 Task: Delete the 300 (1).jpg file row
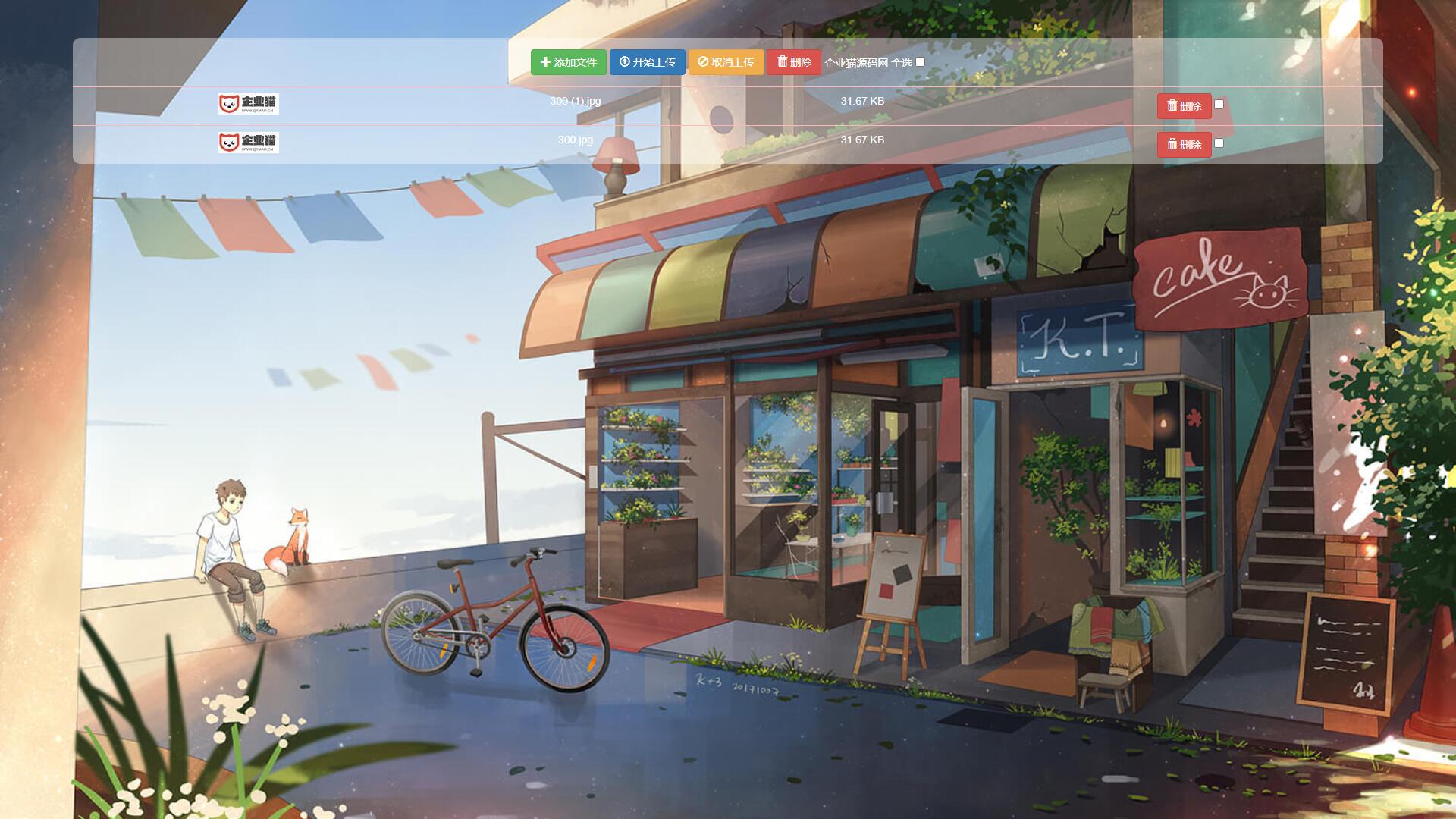coord(1184,106)
